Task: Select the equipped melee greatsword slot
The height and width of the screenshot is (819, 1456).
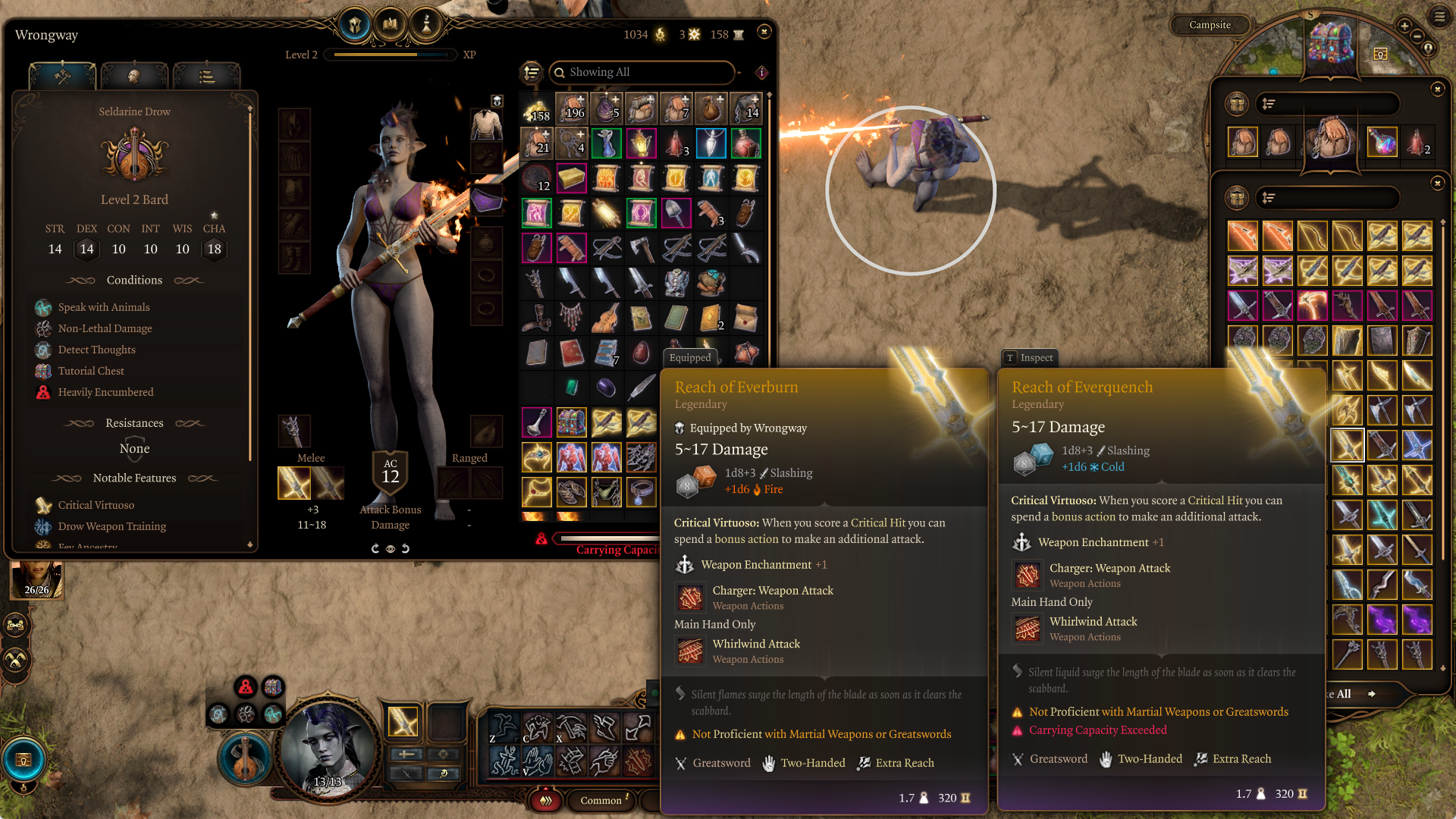Action: 294,483
